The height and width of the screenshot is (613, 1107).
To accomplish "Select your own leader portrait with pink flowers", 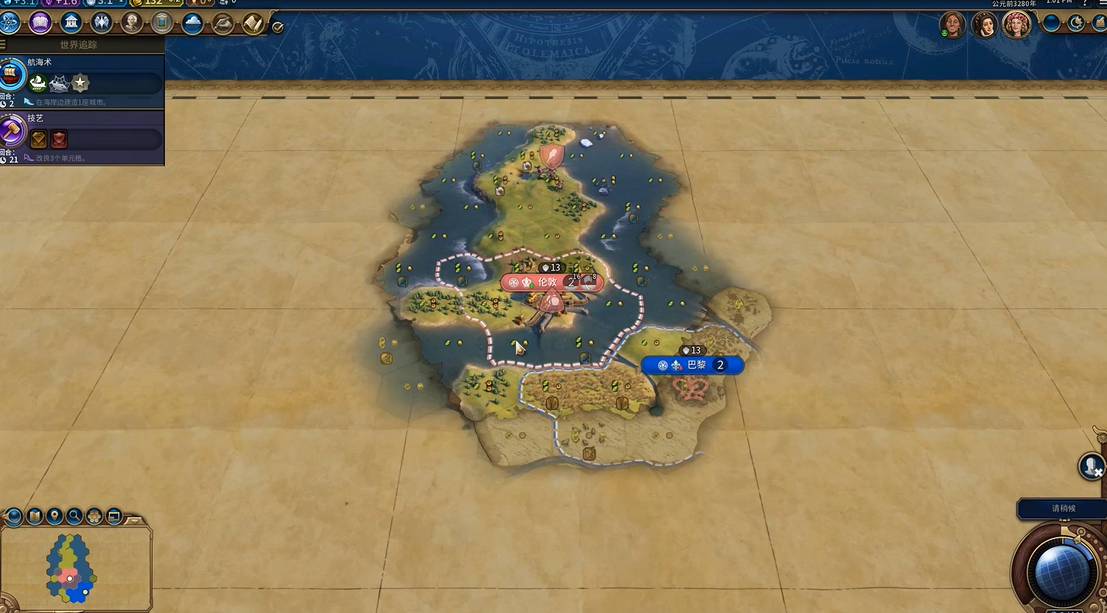I will pyautogui.click(x=1016, y=24).
